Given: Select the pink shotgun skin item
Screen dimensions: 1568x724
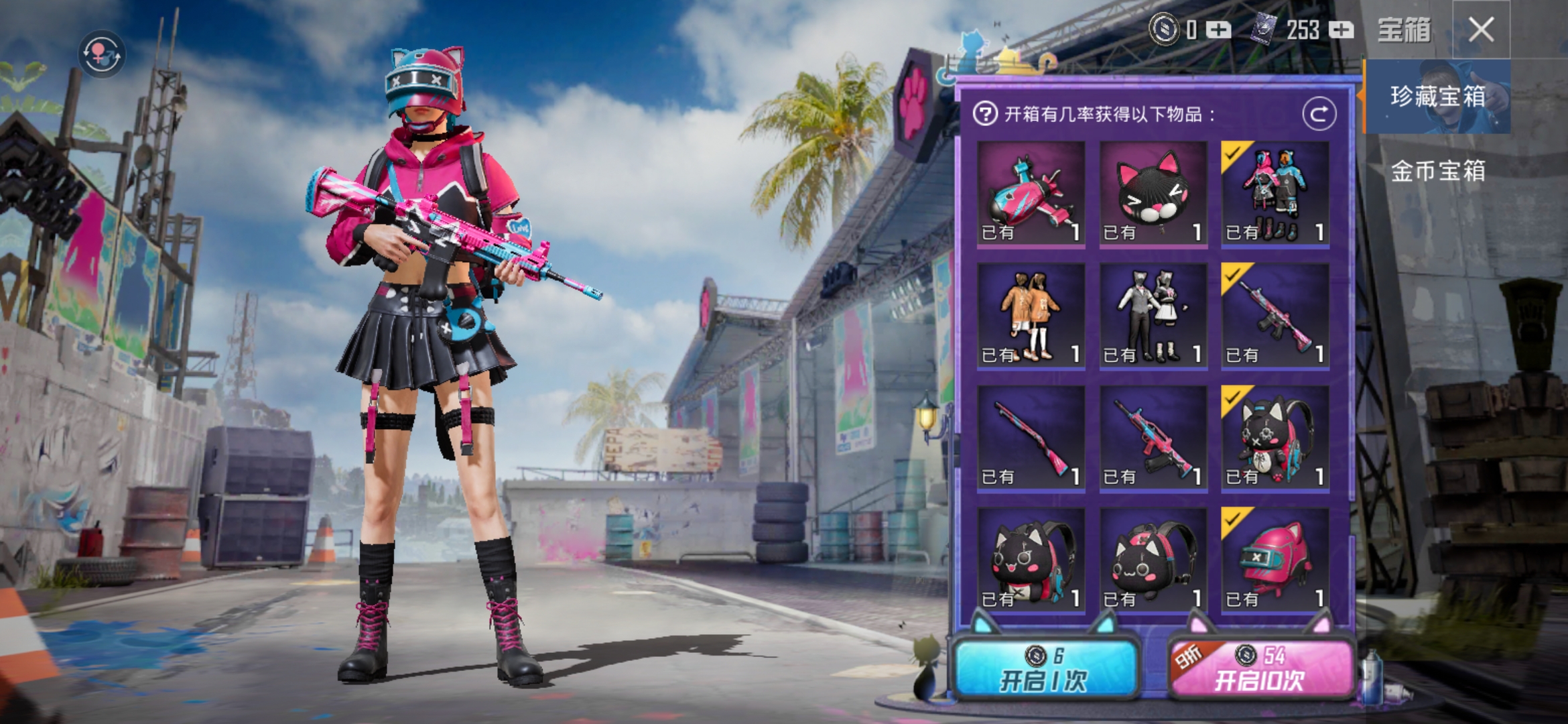Looking at the screenshot, I should point(1031,439).
